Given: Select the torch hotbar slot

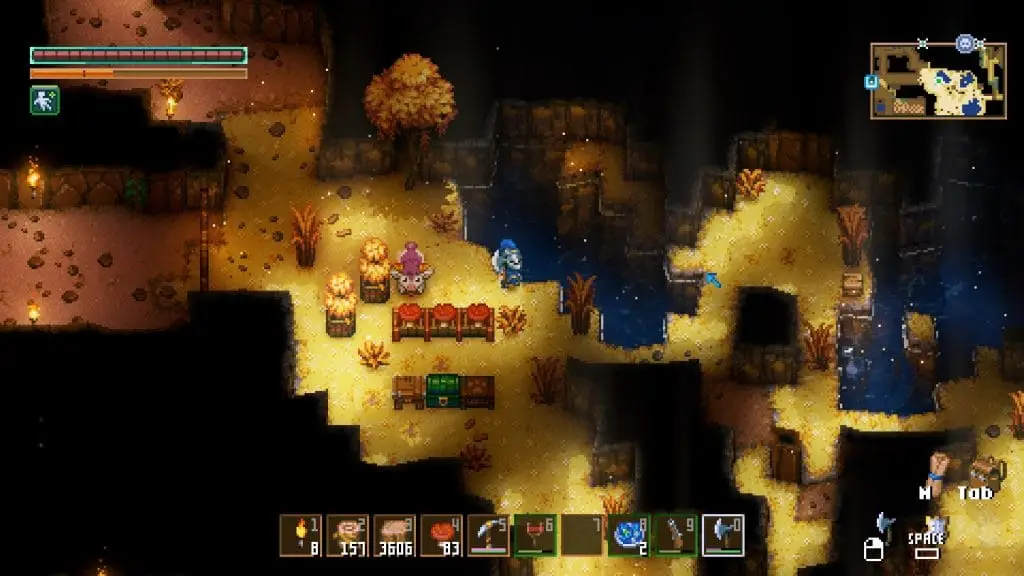Looking at the screenshot, I should pos(300,535).
